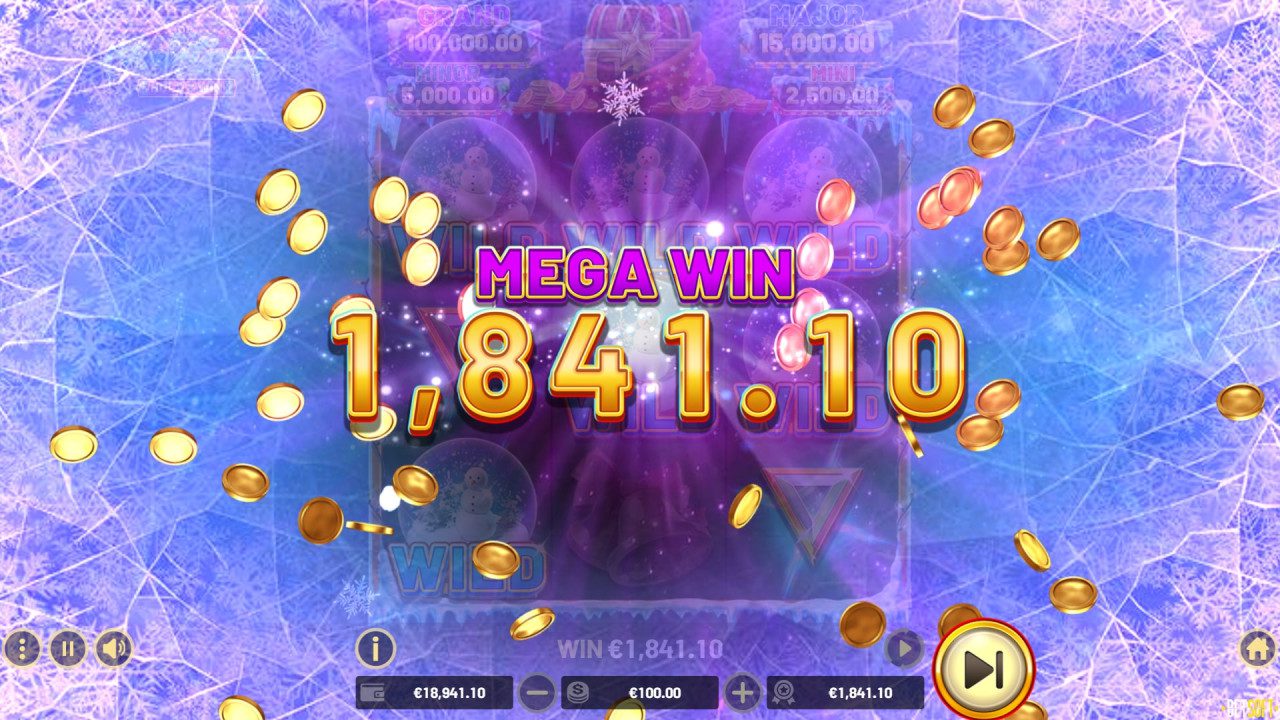Open the three-dot options menu

(22, 648)
